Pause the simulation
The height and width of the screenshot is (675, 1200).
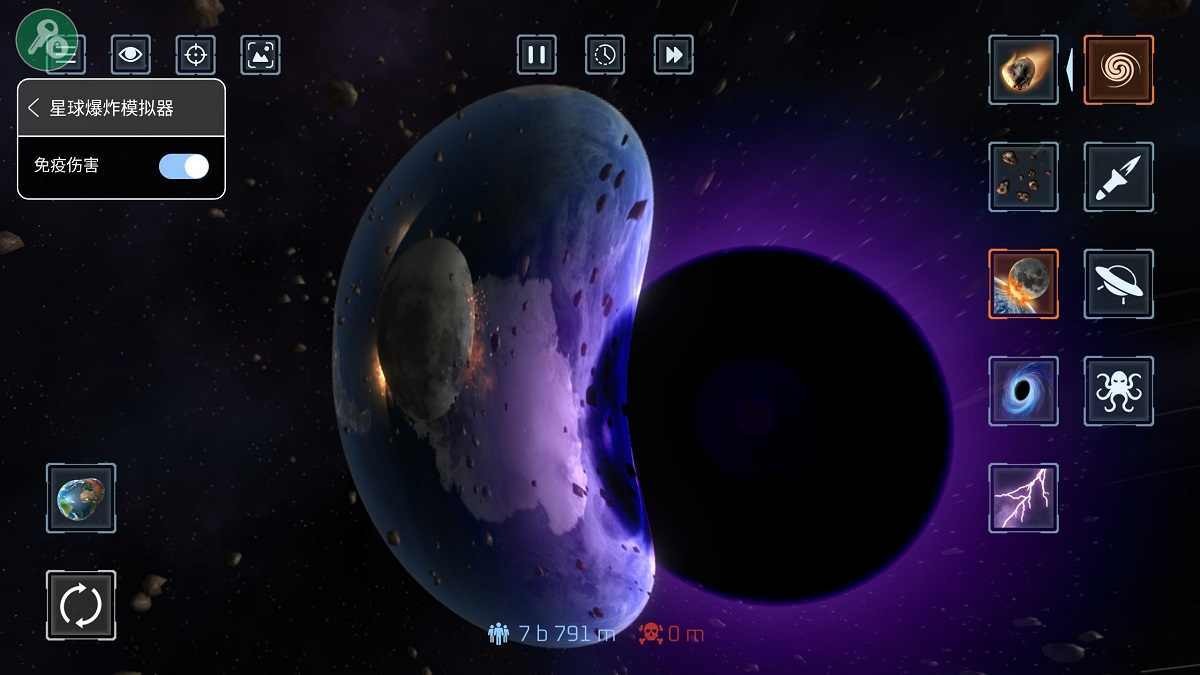pyautogui.click(x=537, y=54)
